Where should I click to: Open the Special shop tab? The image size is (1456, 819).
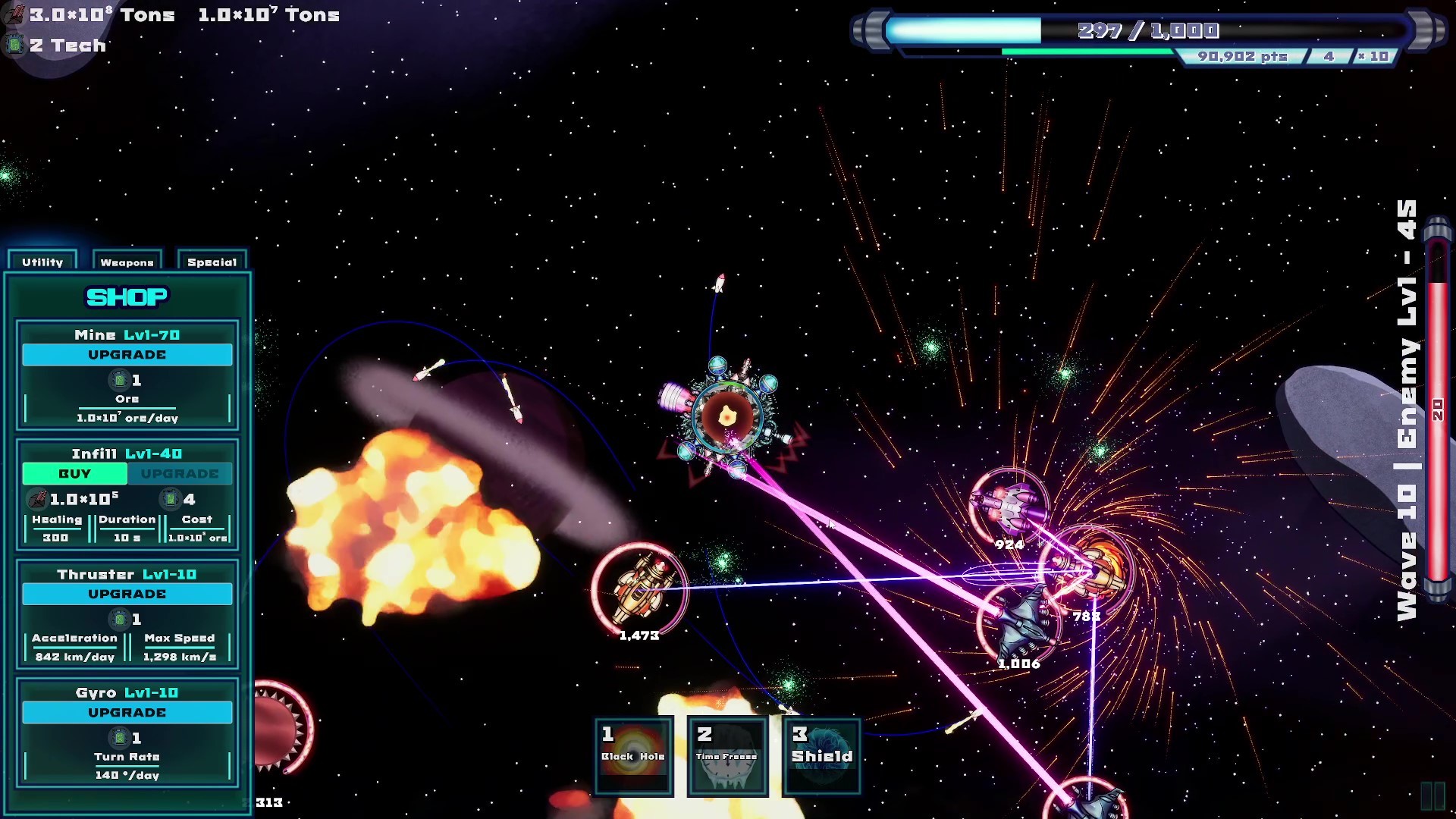pyautogui.click(x=211, y=262)
